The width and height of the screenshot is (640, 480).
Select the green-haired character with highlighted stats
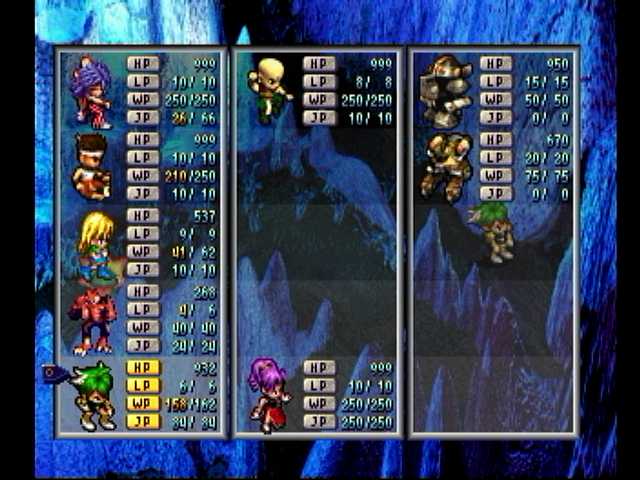pyautogui.click(x=94, y=395)
